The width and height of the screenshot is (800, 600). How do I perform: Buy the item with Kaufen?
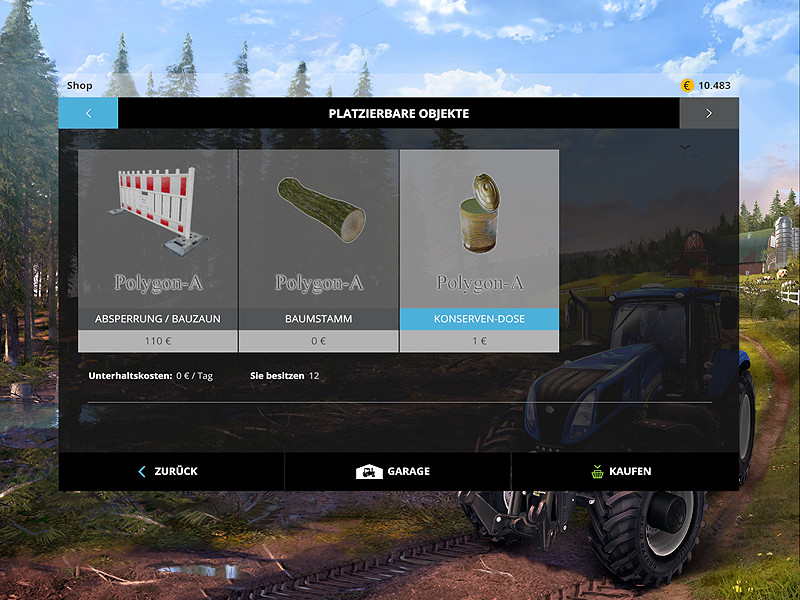623,471
